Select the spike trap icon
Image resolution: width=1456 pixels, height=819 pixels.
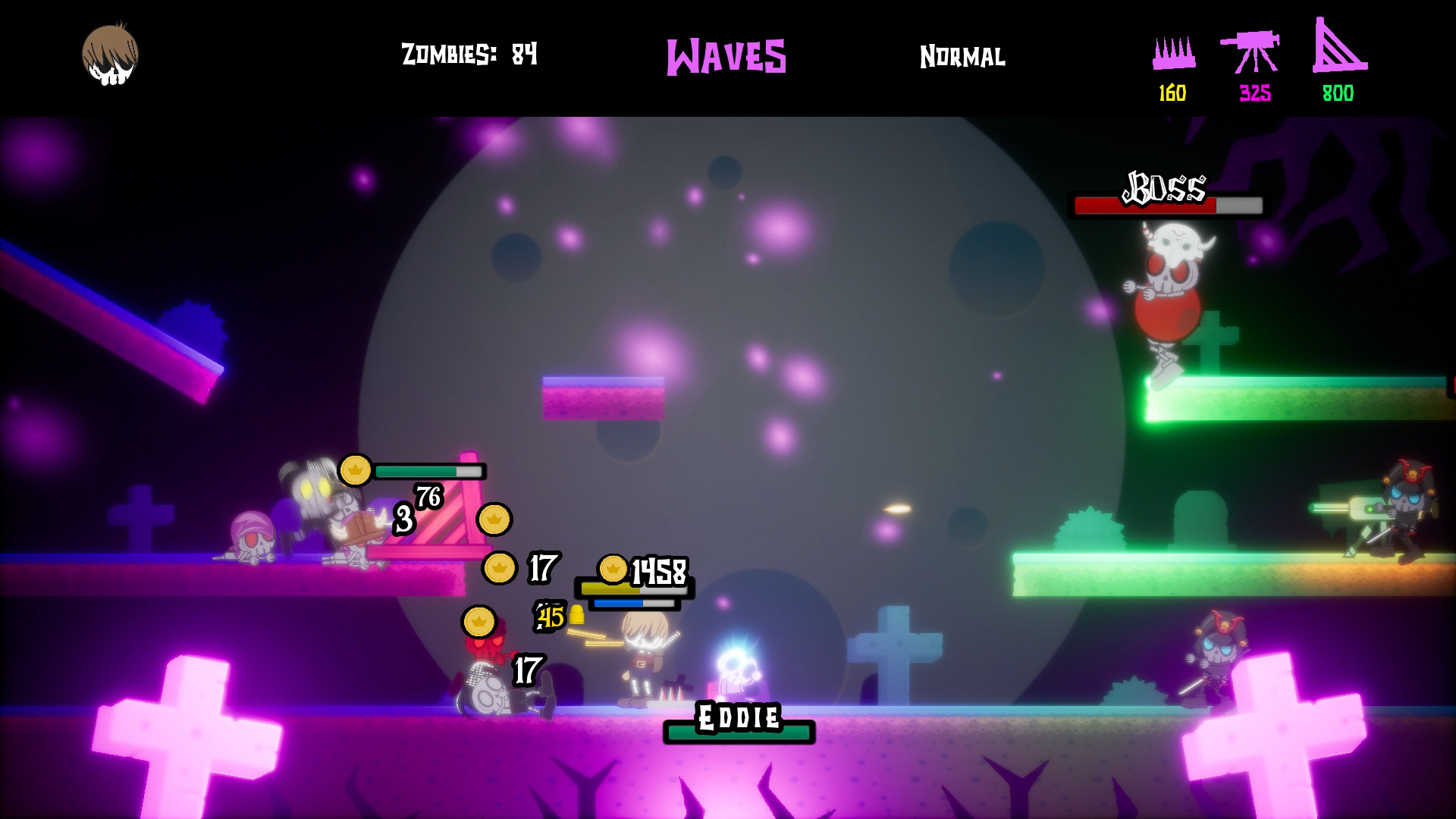pyautogui.click(x=1174, y=52)
